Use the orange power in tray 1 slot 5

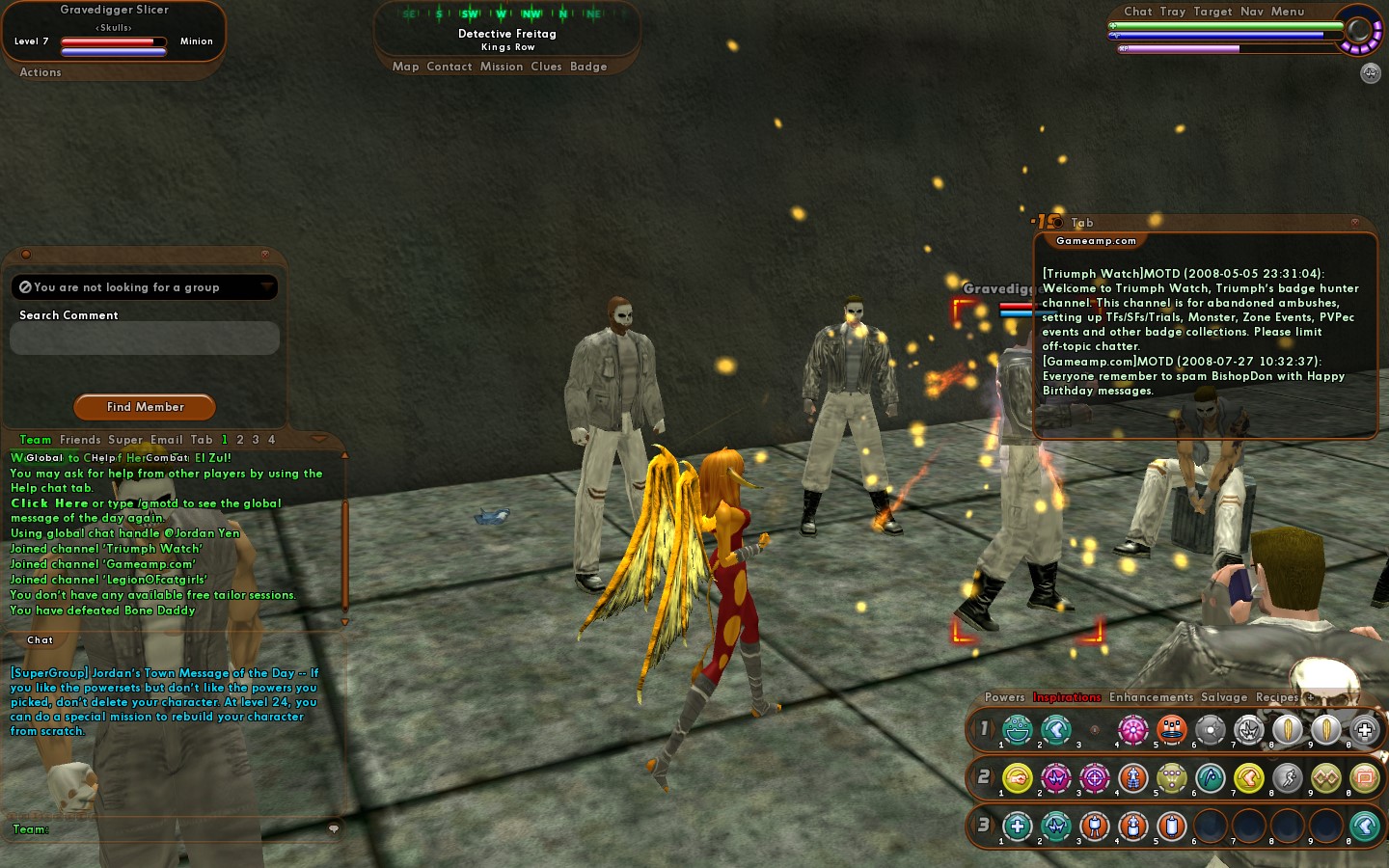coord(1171,730)
